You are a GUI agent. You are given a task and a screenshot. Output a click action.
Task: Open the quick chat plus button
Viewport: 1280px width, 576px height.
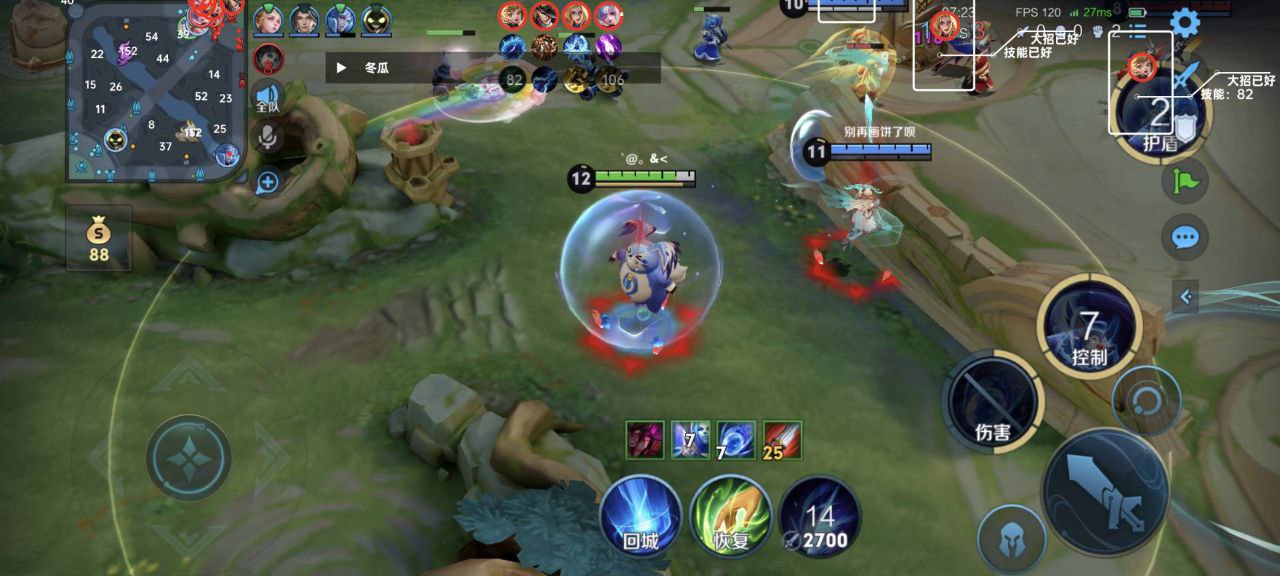coord(267,182)
